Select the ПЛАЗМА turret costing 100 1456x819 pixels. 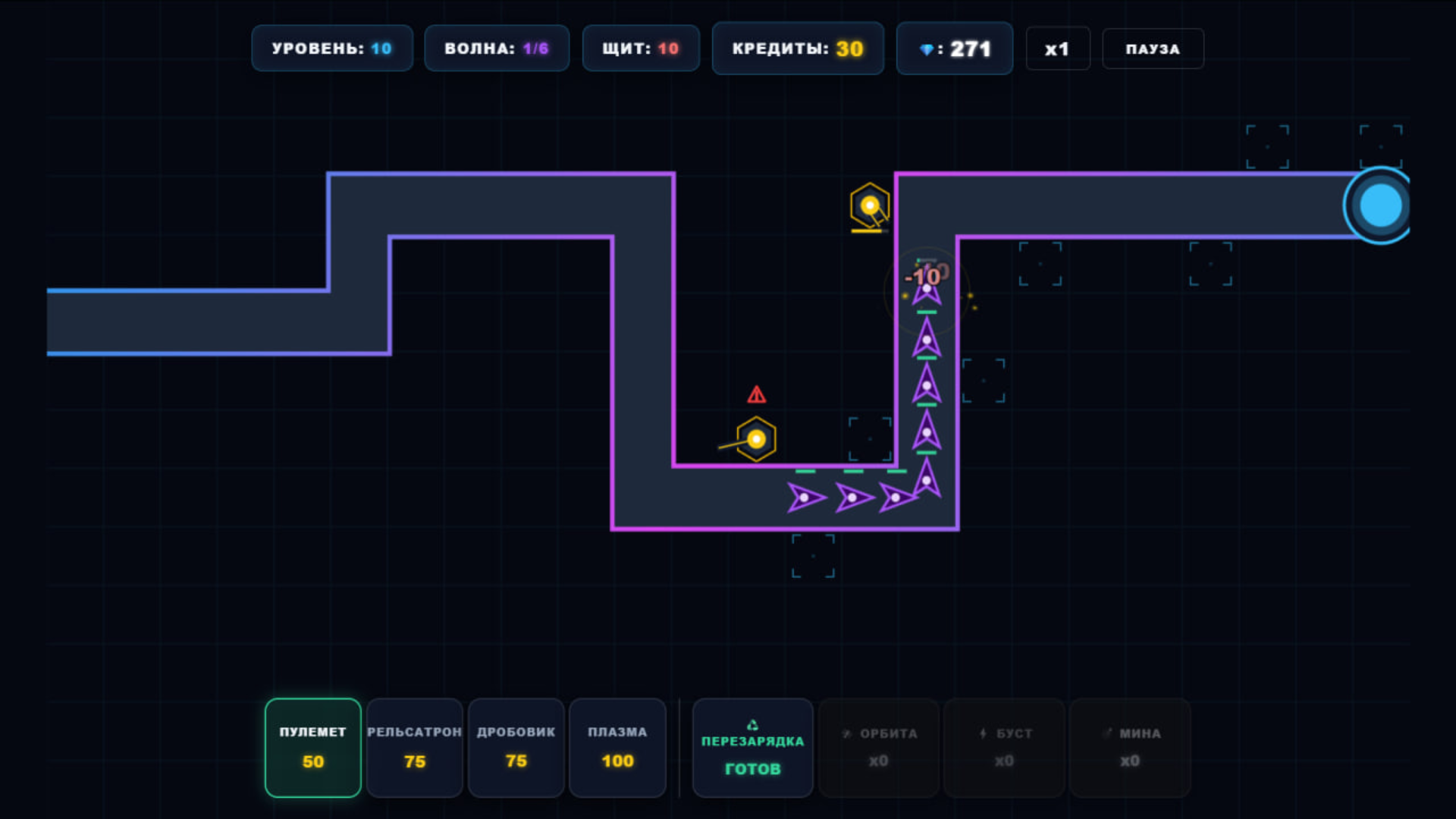click(x=617, y=748)
